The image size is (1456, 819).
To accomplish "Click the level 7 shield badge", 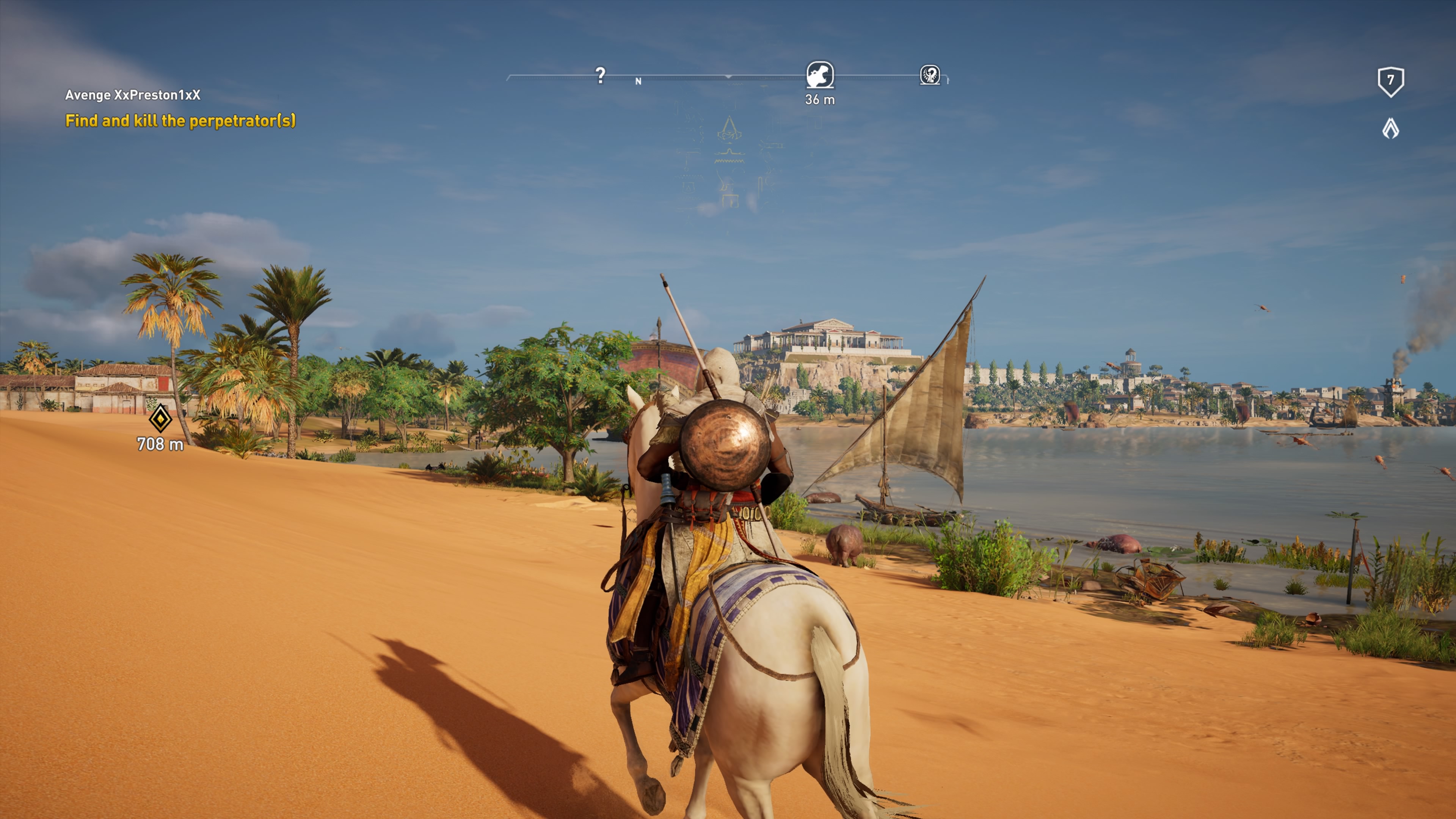I will pyautogui.click(x=1390, y=82).
